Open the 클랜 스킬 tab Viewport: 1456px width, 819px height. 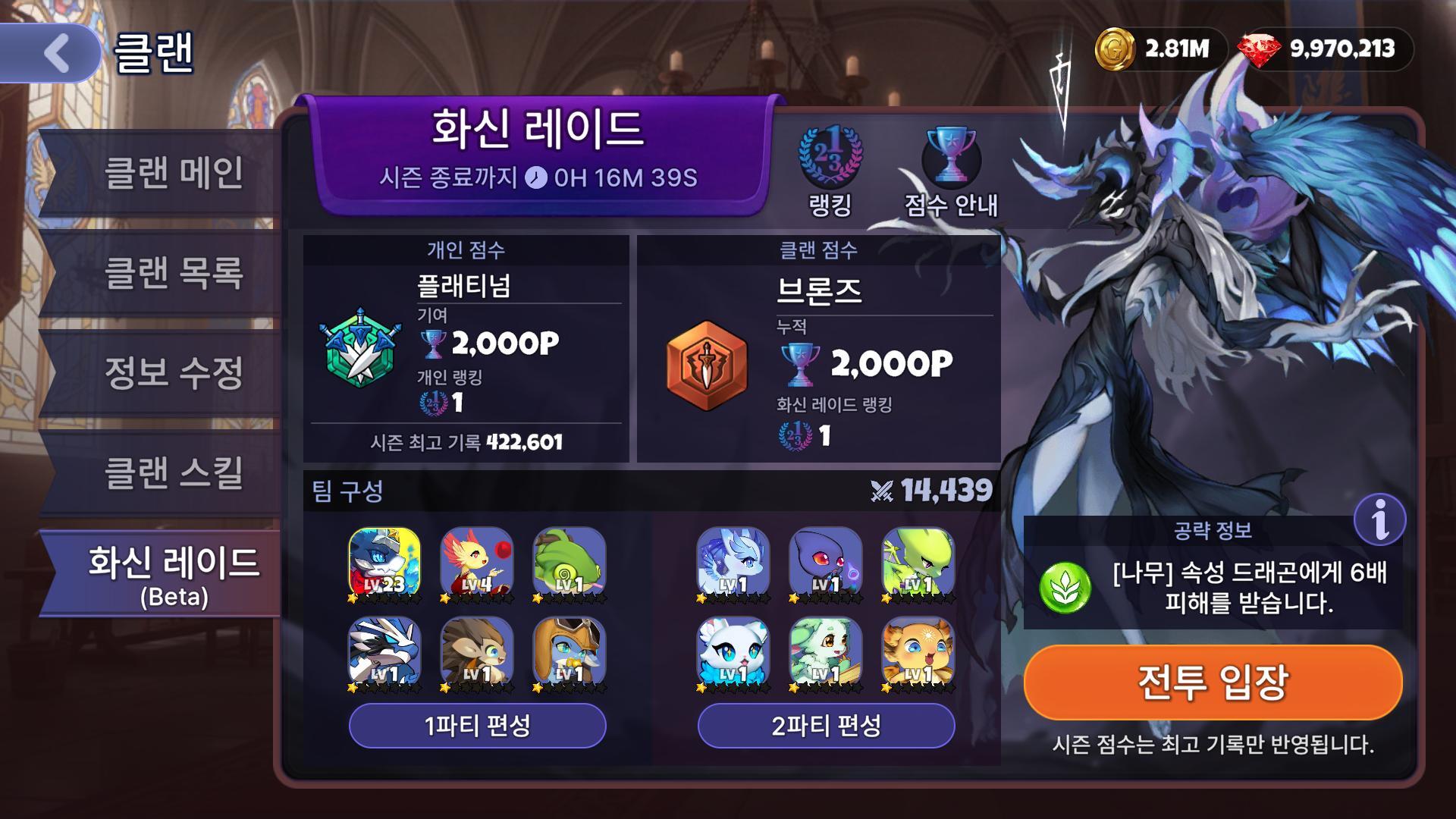tap(173, 472)
